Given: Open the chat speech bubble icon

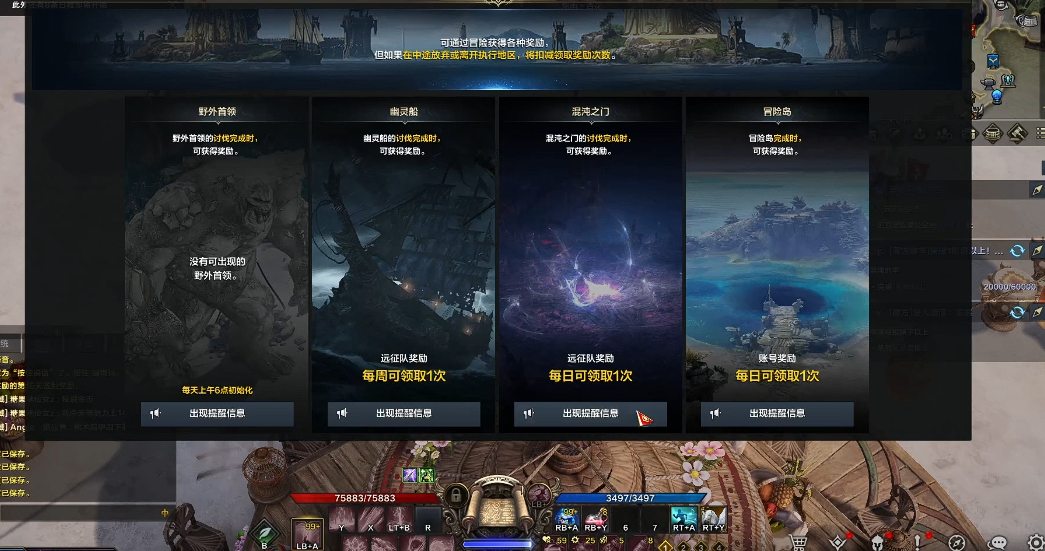Looking at the screenshot, I should [x=997, y=543].
